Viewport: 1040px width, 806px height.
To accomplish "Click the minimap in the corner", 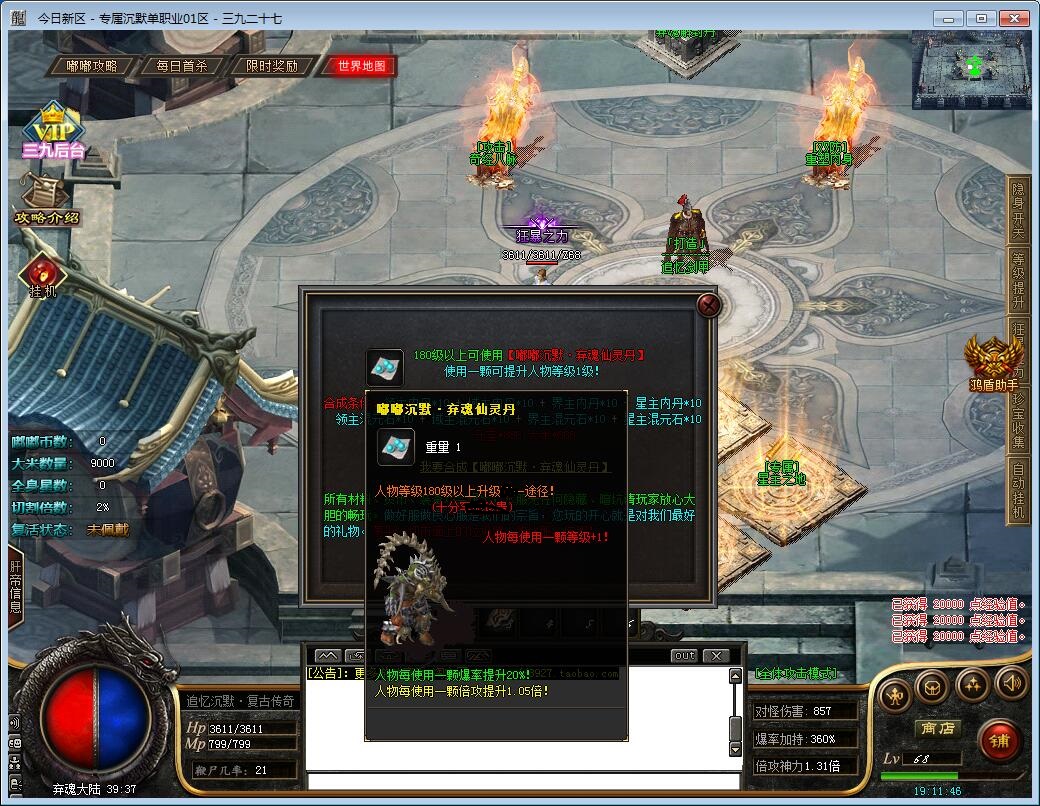I will click(x=969, y=68).
